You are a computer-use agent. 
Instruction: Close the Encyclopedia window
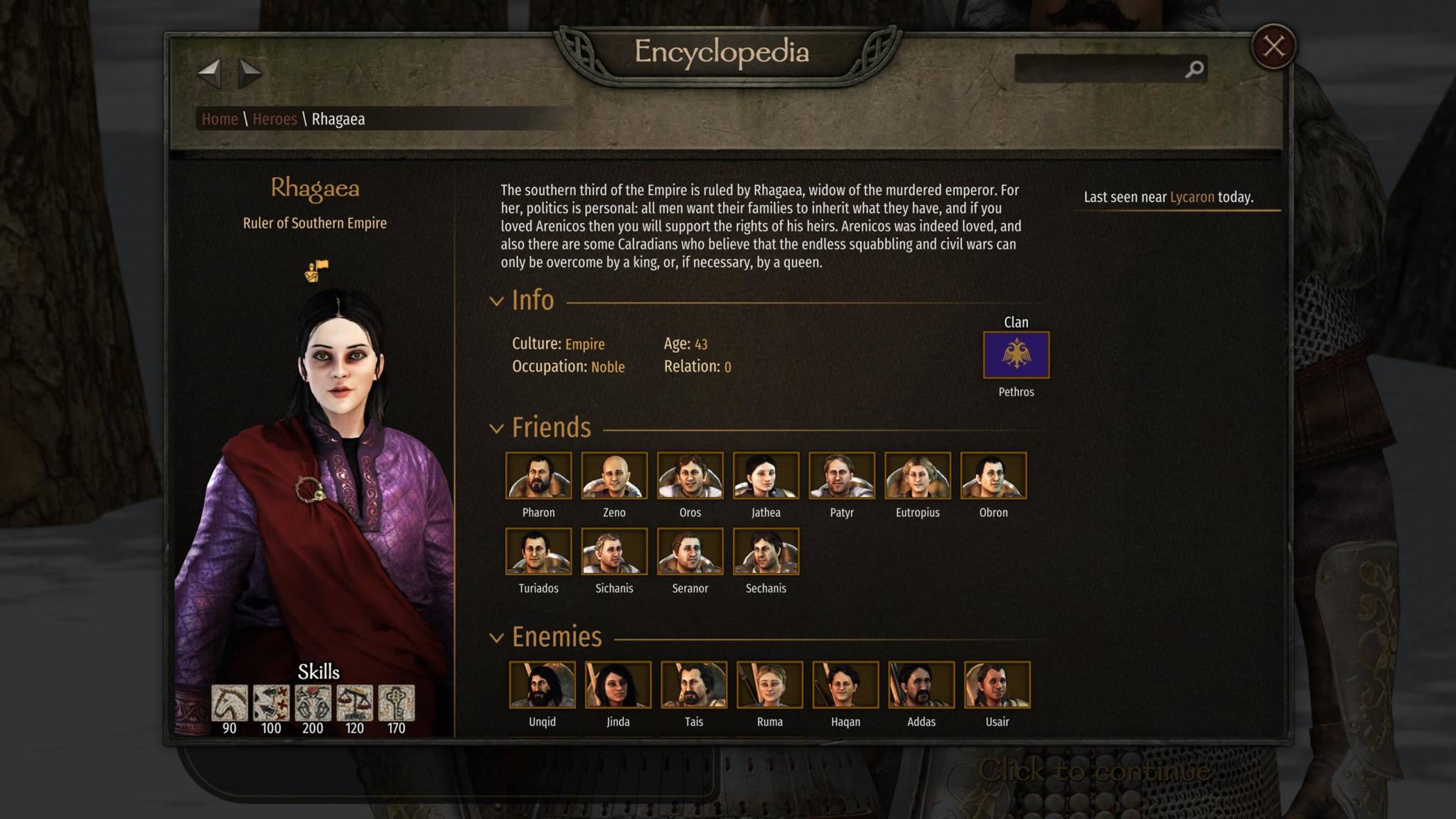pyautogui.click(x=1273, y=47)
